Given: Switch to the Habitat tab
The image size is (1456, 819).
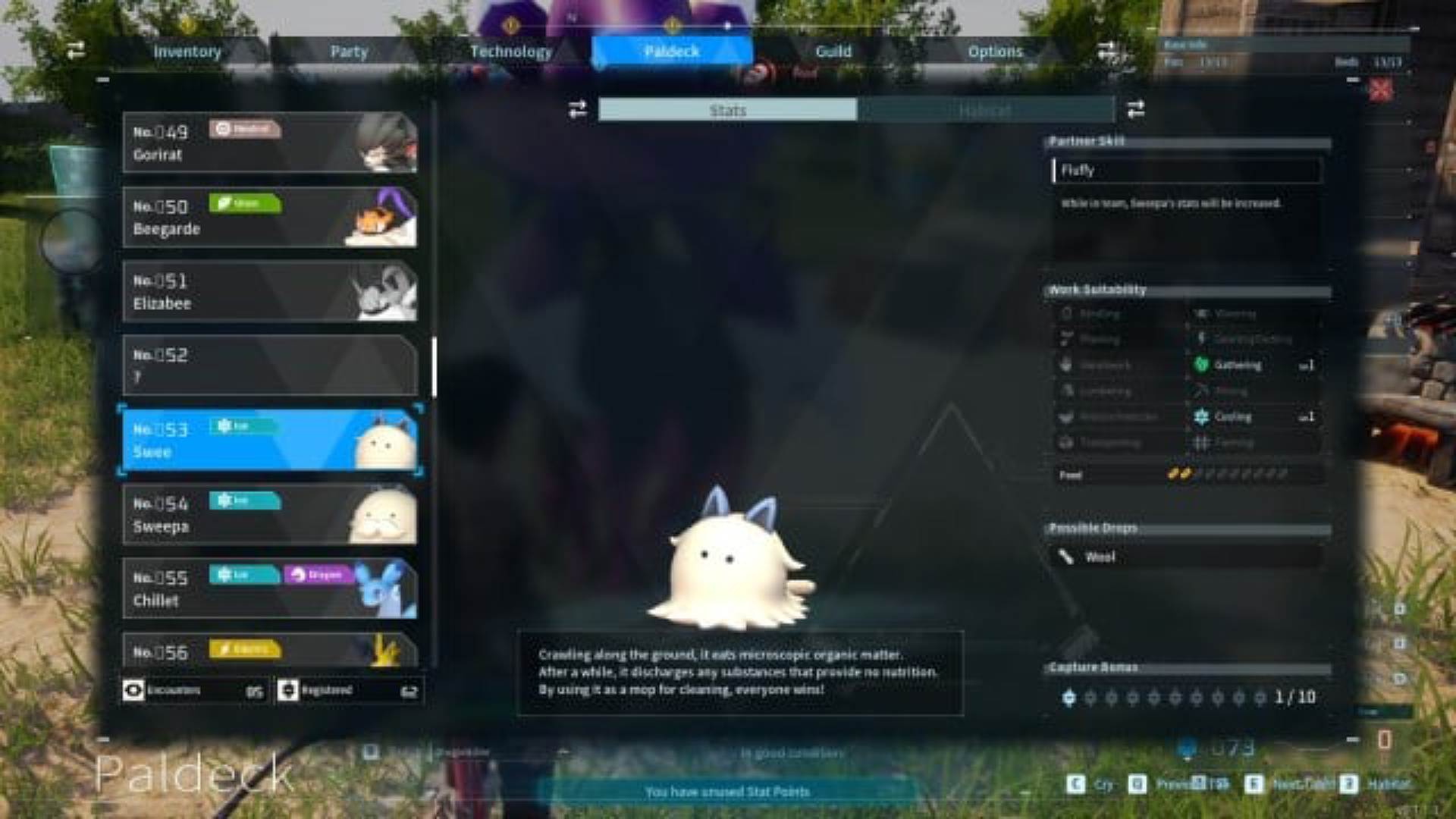Looking at the screenshot, I should click(982, 111).
